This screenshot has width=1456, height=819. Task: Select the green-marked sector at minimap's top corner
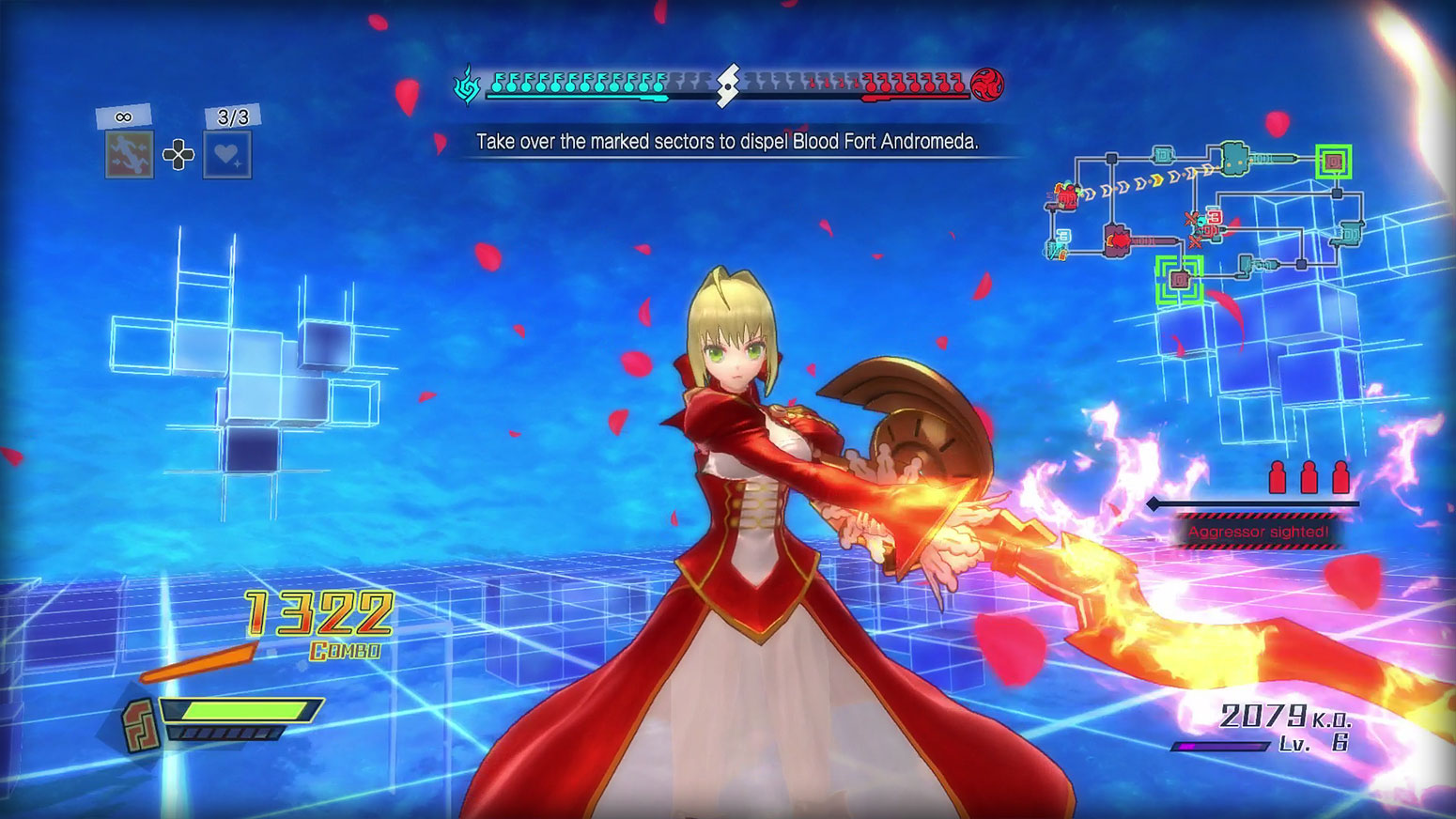pyautogui.click(x=1333, y=162)
